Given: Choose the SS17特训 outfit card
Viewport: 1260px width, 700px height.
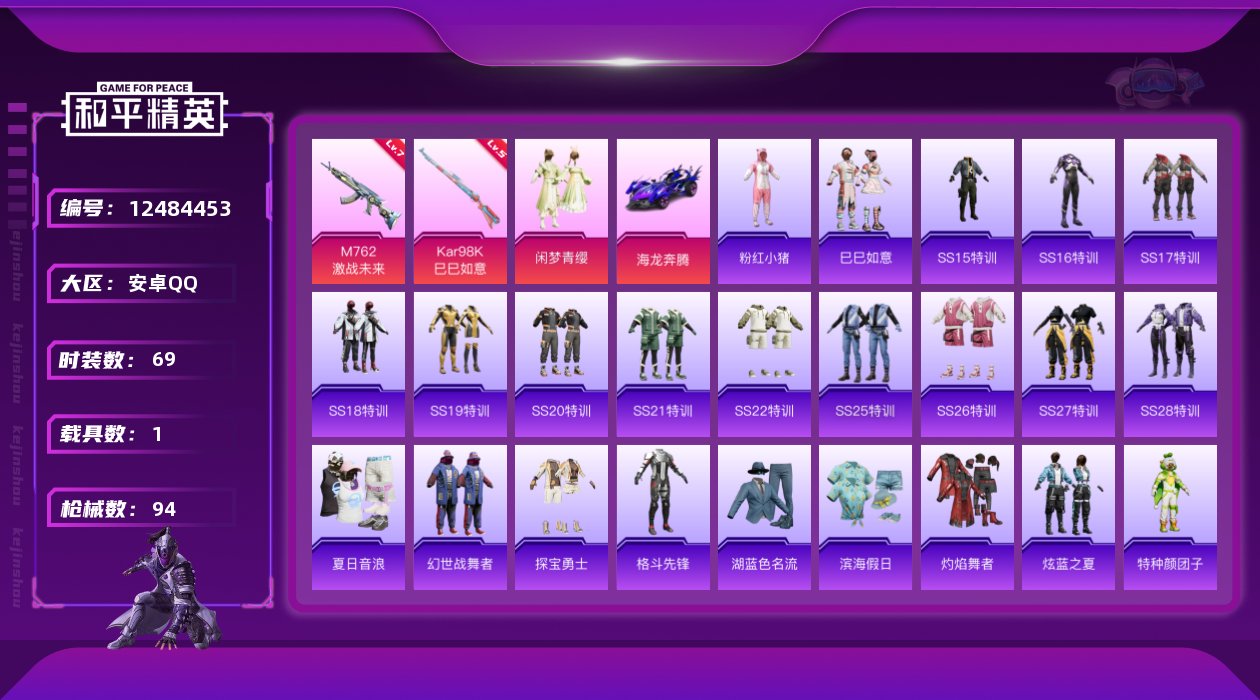Looking at the screenshot, I should 1170,211.
